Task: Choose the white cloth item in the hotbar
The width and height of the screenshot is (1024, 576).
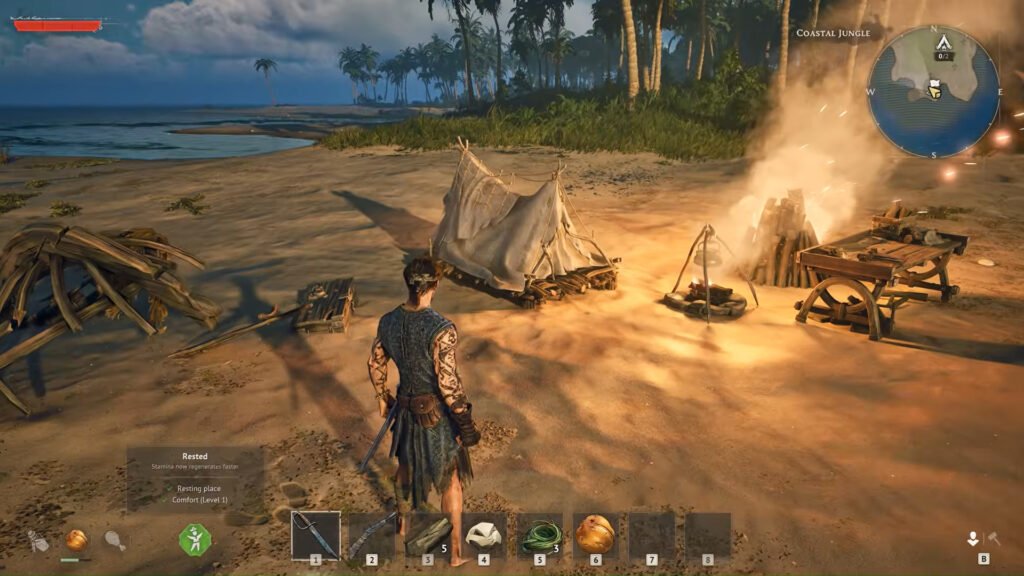Action: [484, 535]
